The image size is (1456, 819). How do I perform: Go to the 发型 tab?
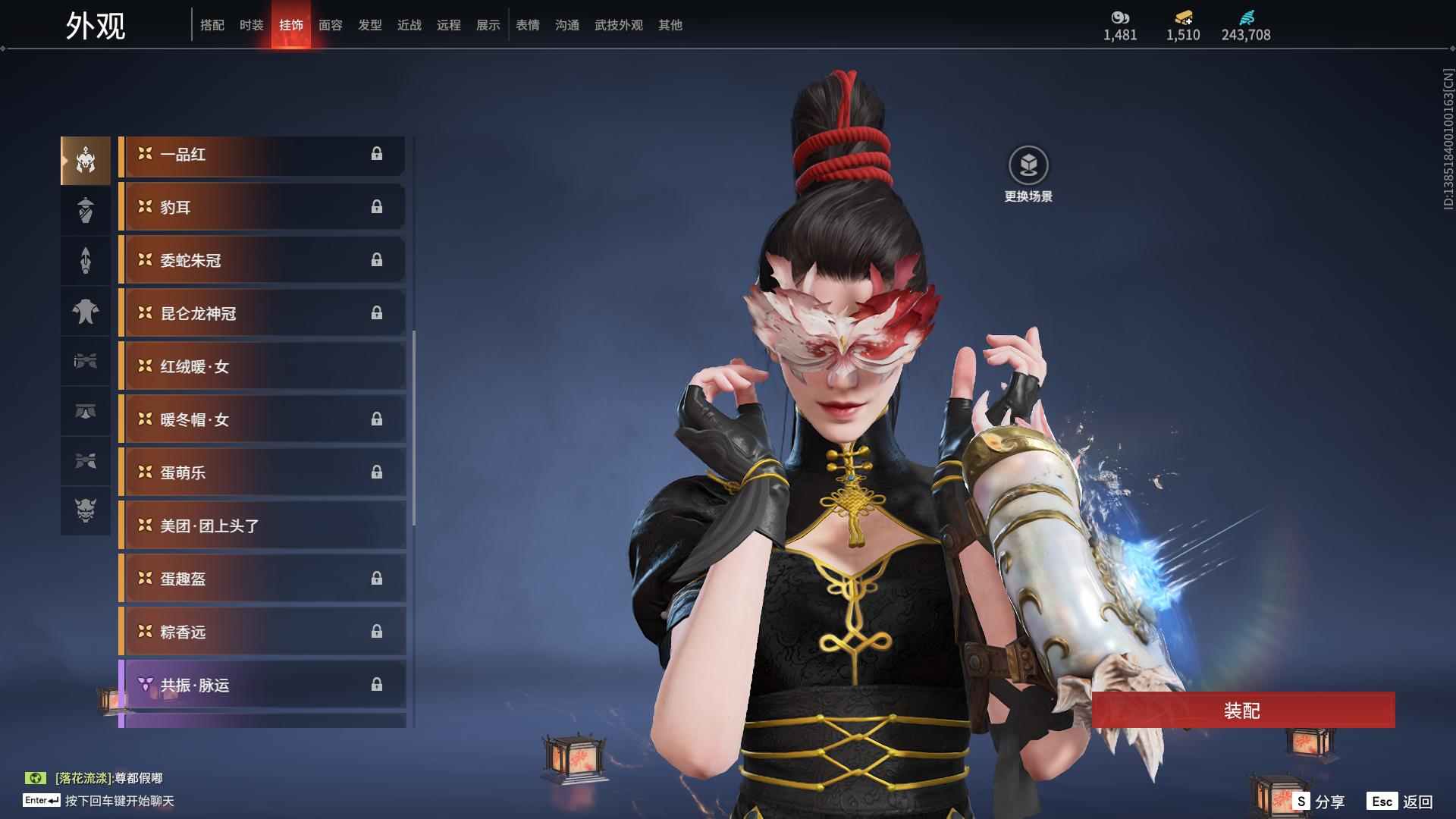click(x=369, y=25)
